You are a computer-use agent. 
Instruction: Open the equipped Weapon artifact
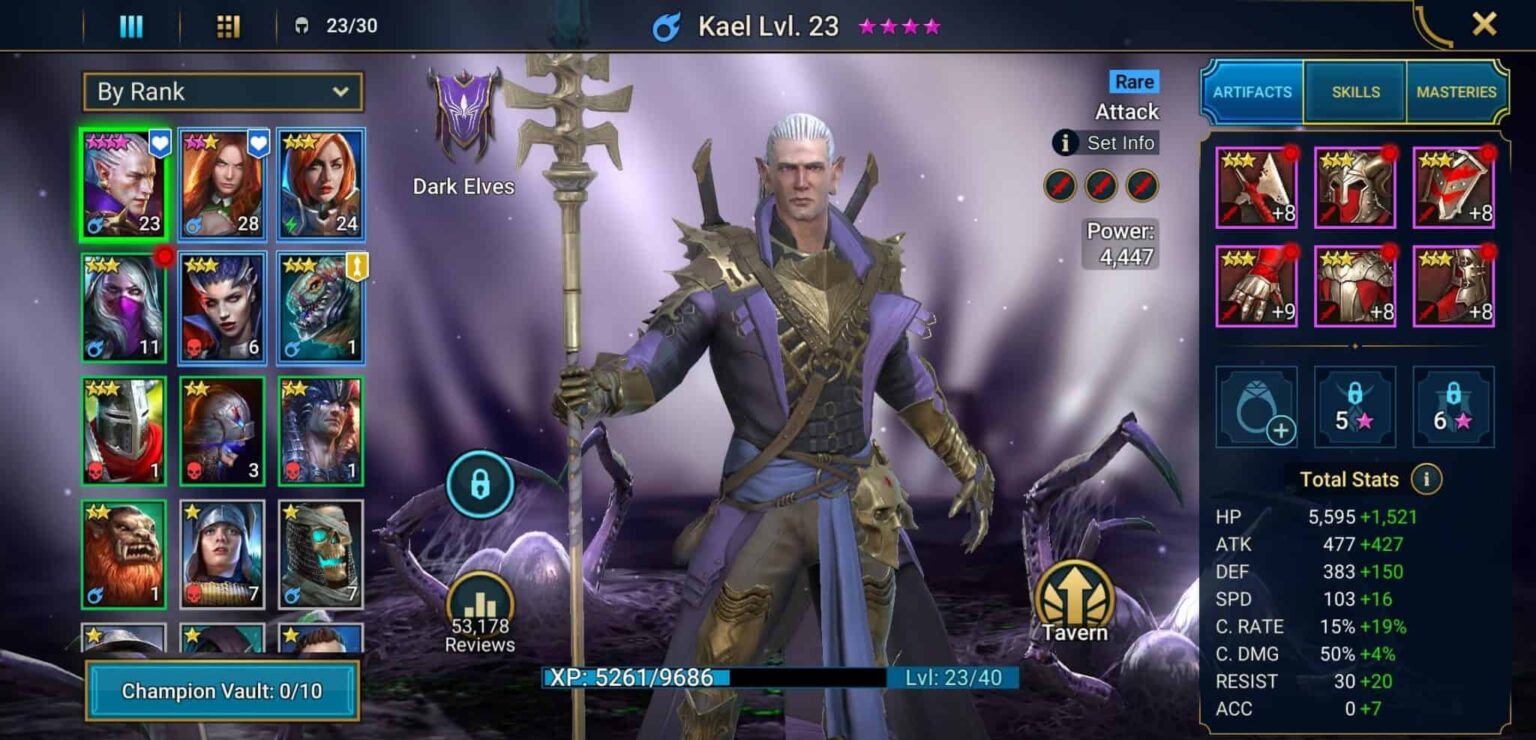coord(1255,186)
